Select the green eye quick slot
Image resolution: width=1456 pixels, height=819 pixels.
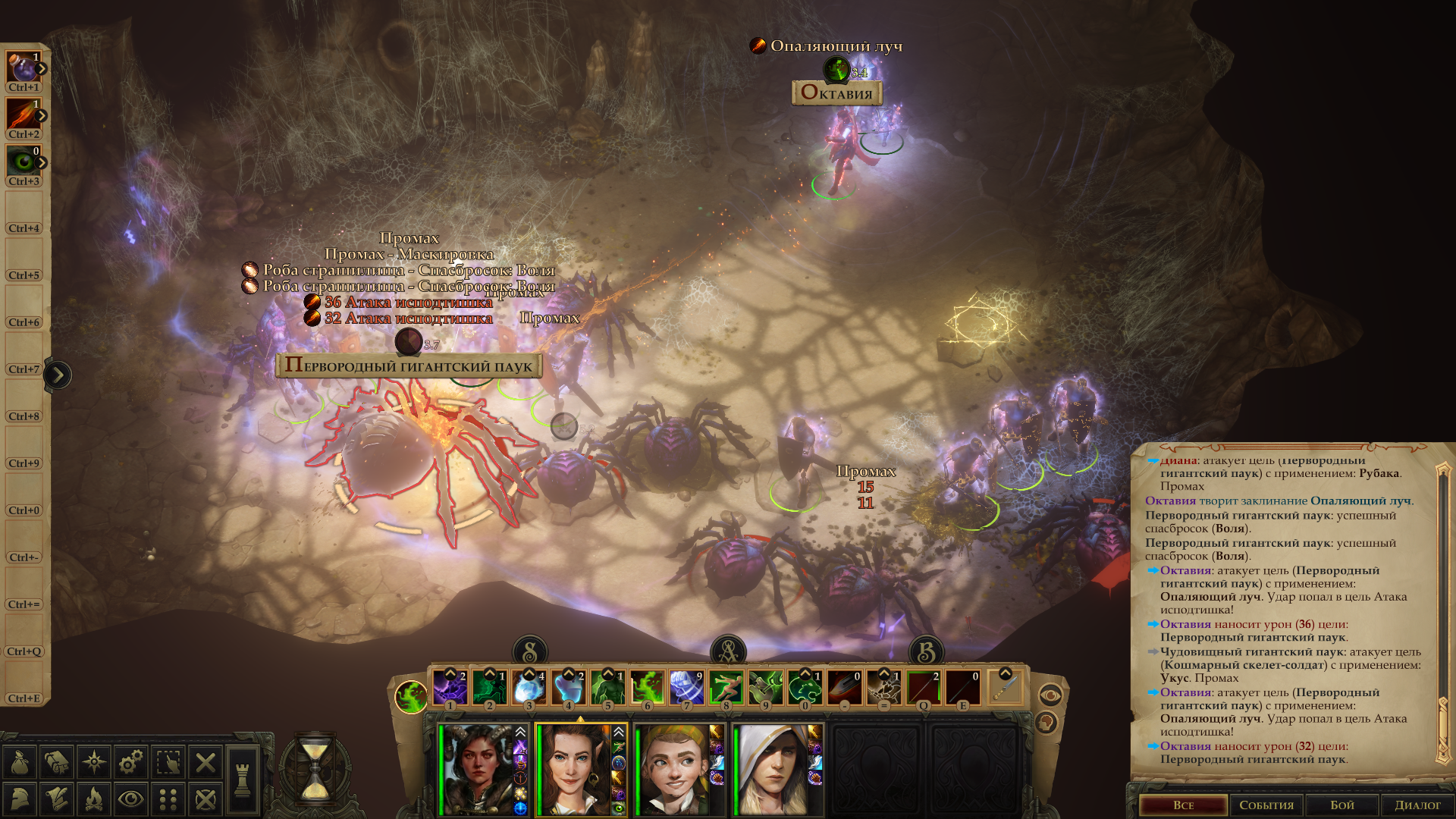(24, 162)
